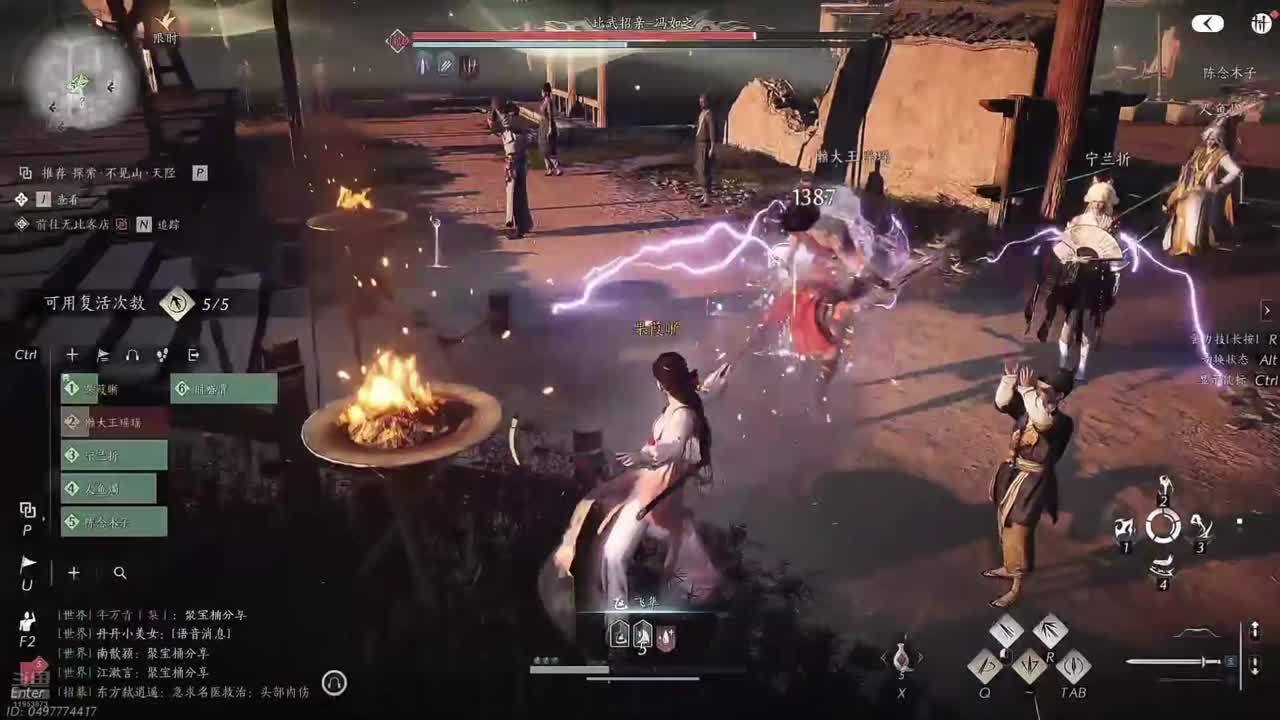Click the footprints follow icon
1280x720 pixels.
point(162,355)
